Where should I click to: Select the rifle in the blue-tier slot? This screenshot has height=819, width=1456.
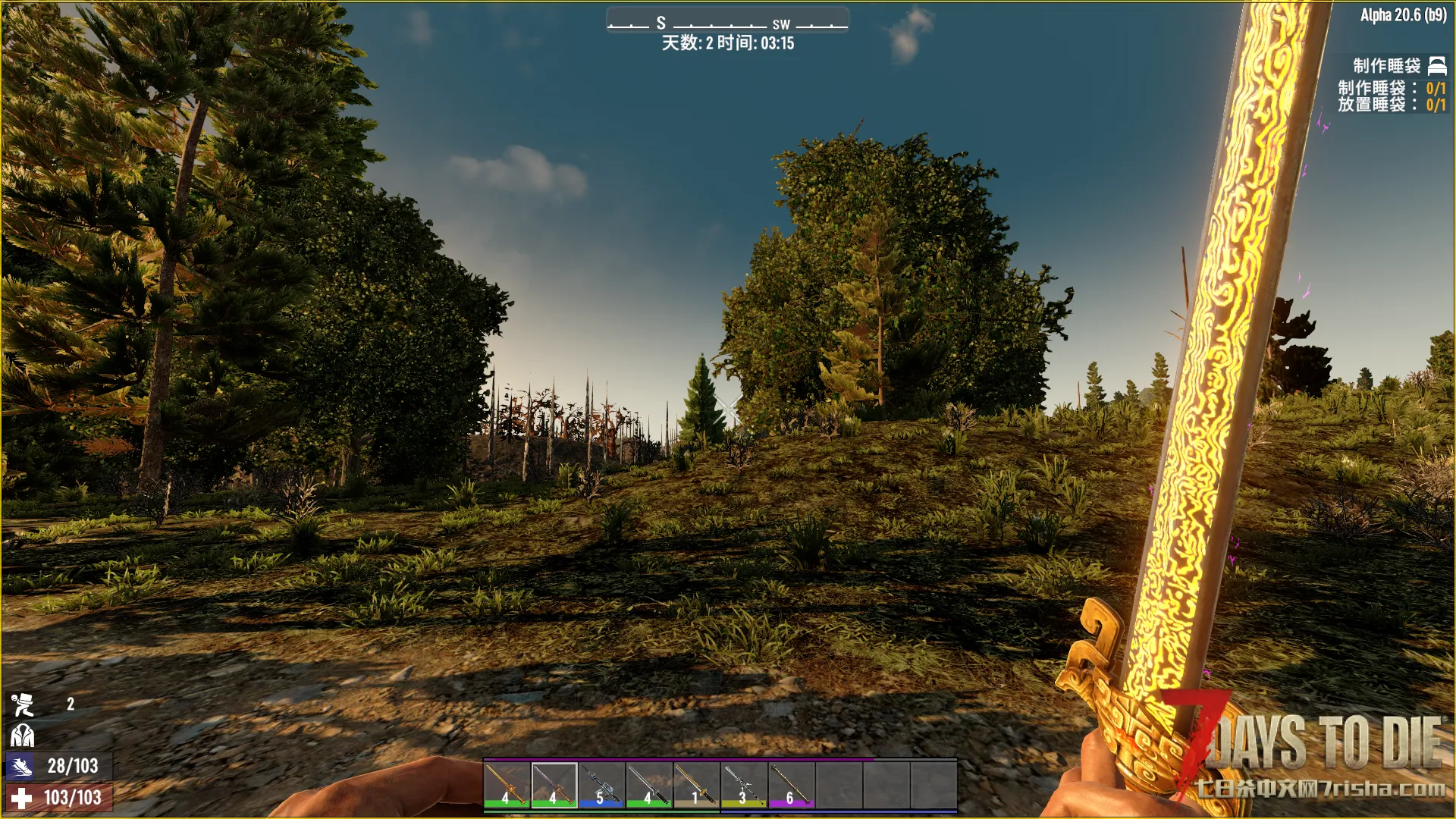click(x=601, y=785)
